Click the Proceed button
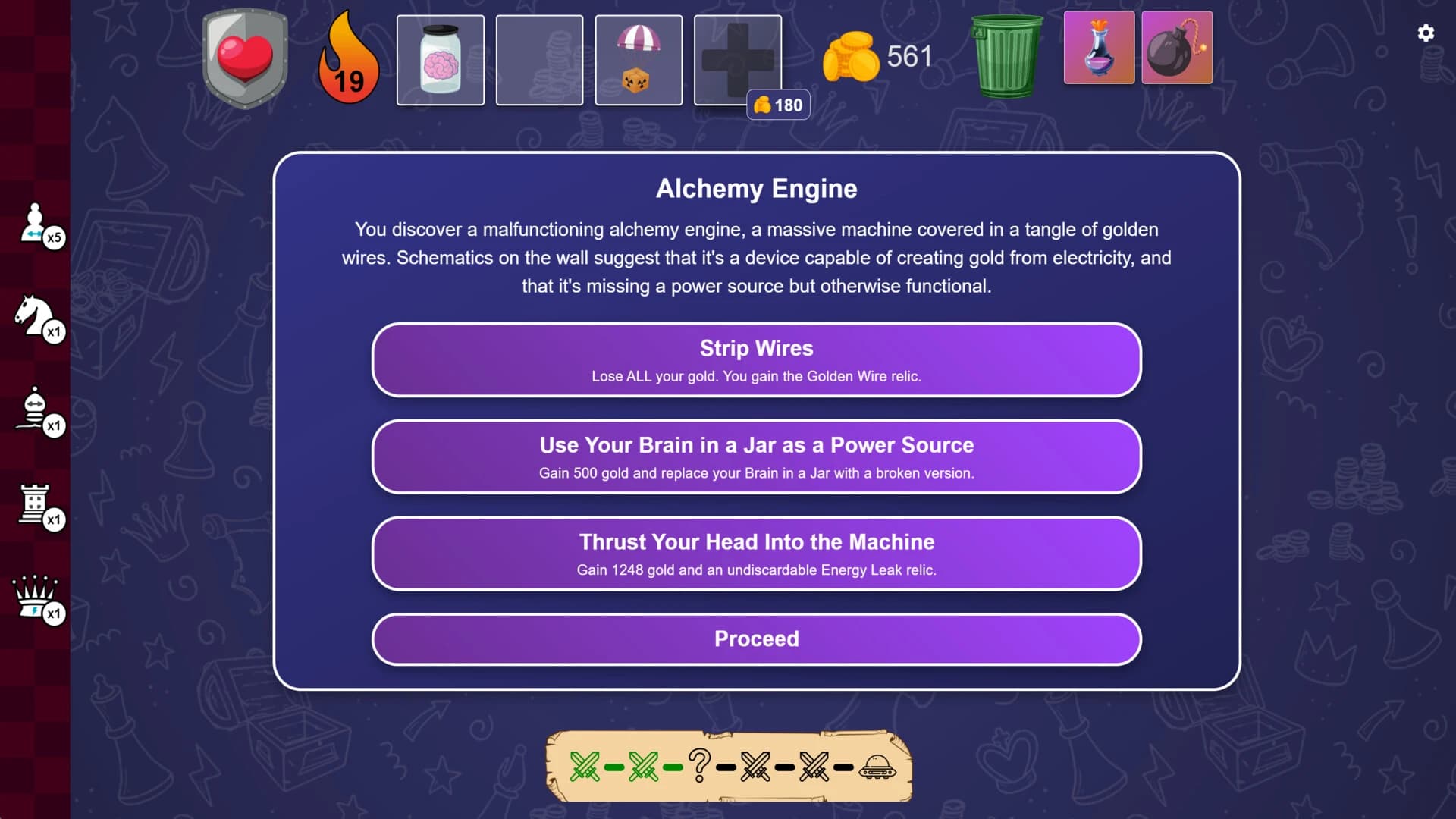Viewport: 1456px width, 819px height. [756, 639]
